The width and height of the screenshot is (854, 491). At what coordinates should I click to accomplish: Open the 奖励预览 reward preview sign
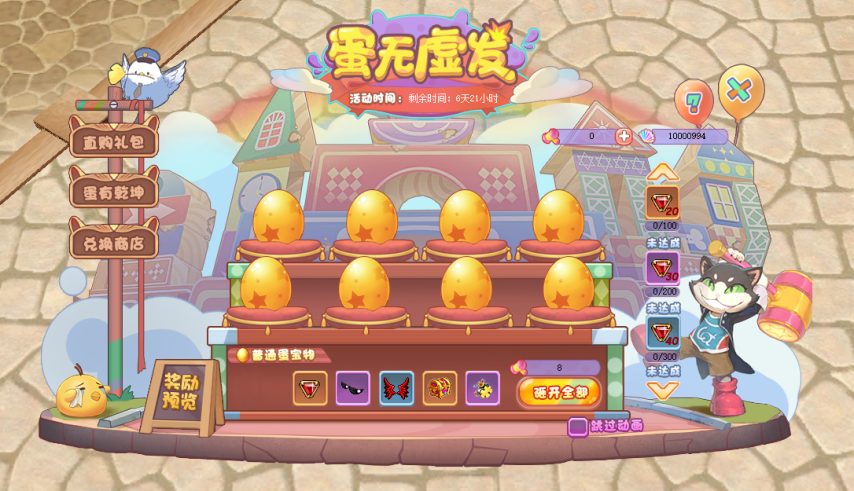point(180,393)
